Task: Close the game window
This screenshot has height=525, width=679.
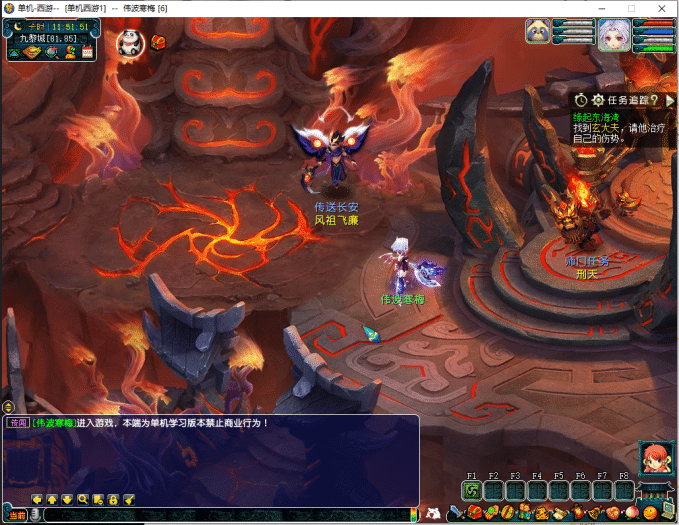Action: (x=660, y=8)
